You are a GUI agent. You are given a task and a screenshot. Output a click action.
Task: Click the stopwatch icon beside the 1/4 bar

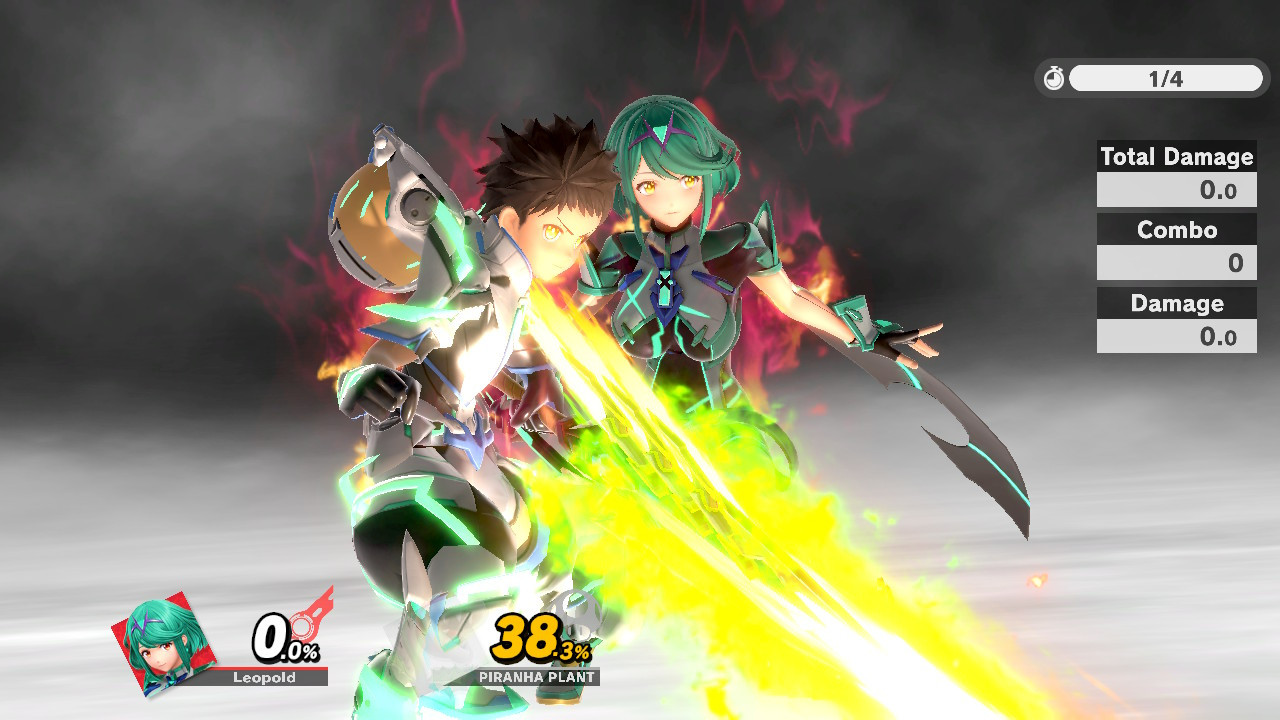(1054, 78)
